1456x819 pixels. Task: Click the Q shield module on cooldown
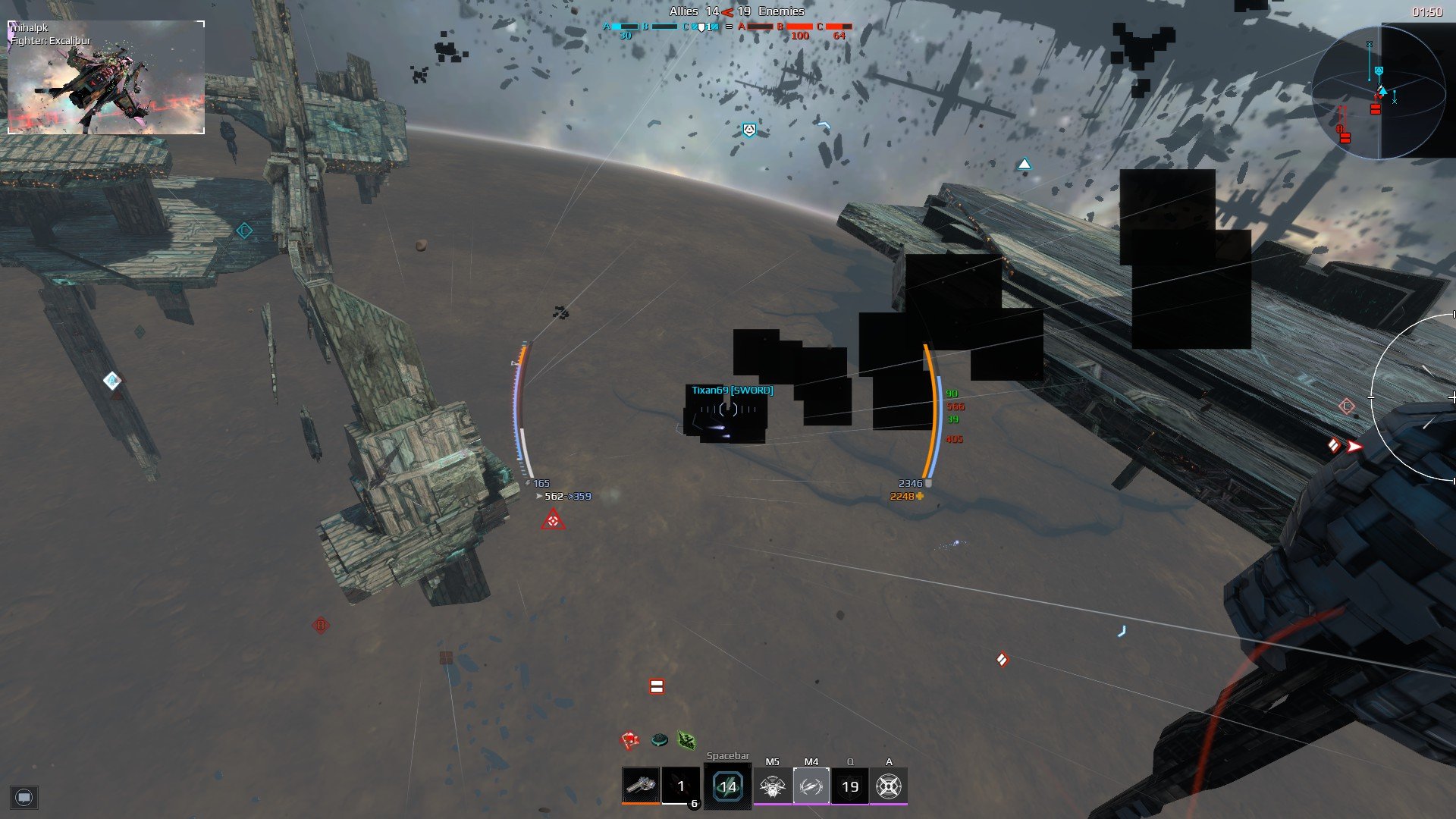(850, 786)
